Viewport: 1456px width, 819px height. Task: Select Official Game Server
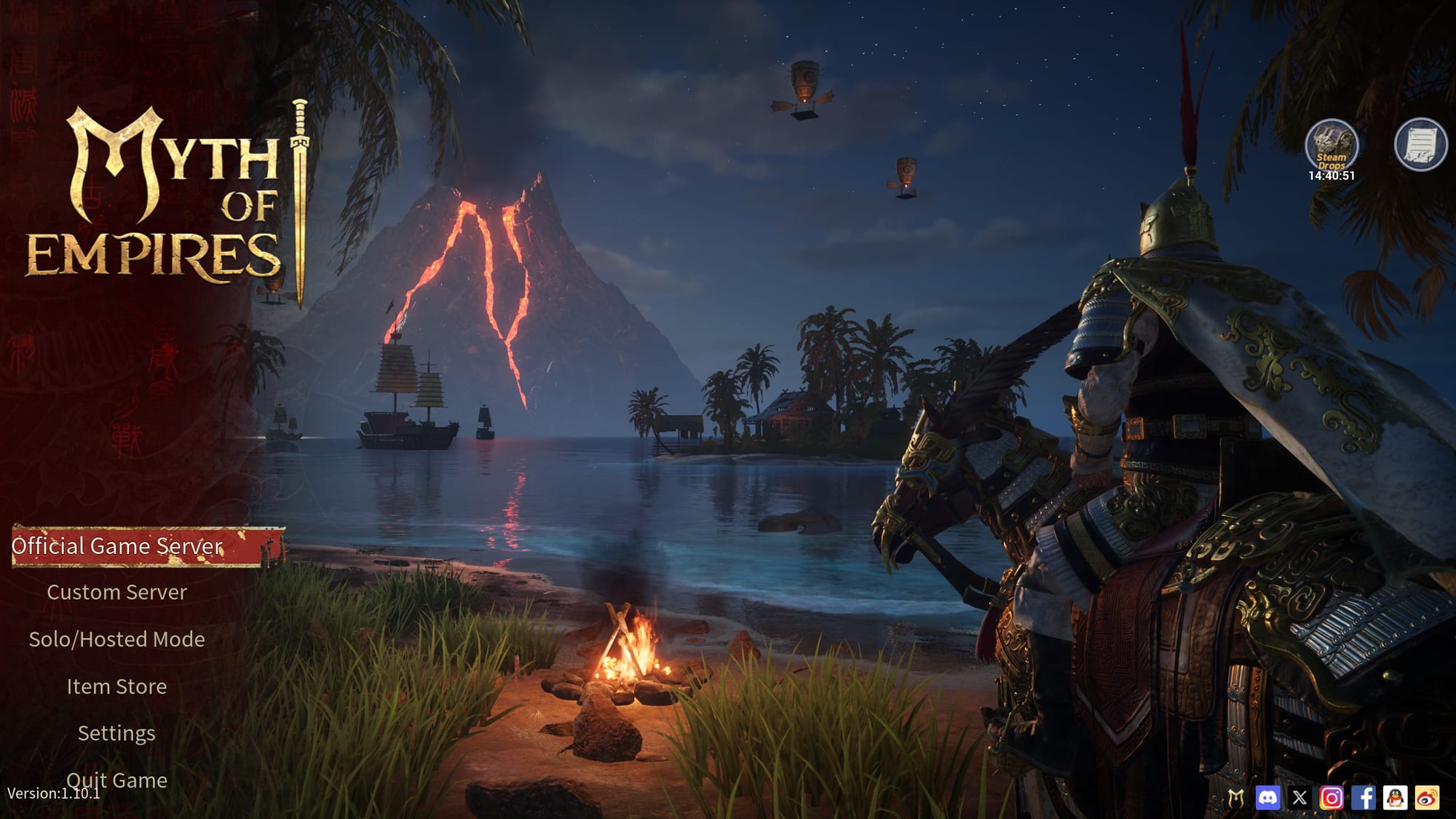[x=118, y=546]
